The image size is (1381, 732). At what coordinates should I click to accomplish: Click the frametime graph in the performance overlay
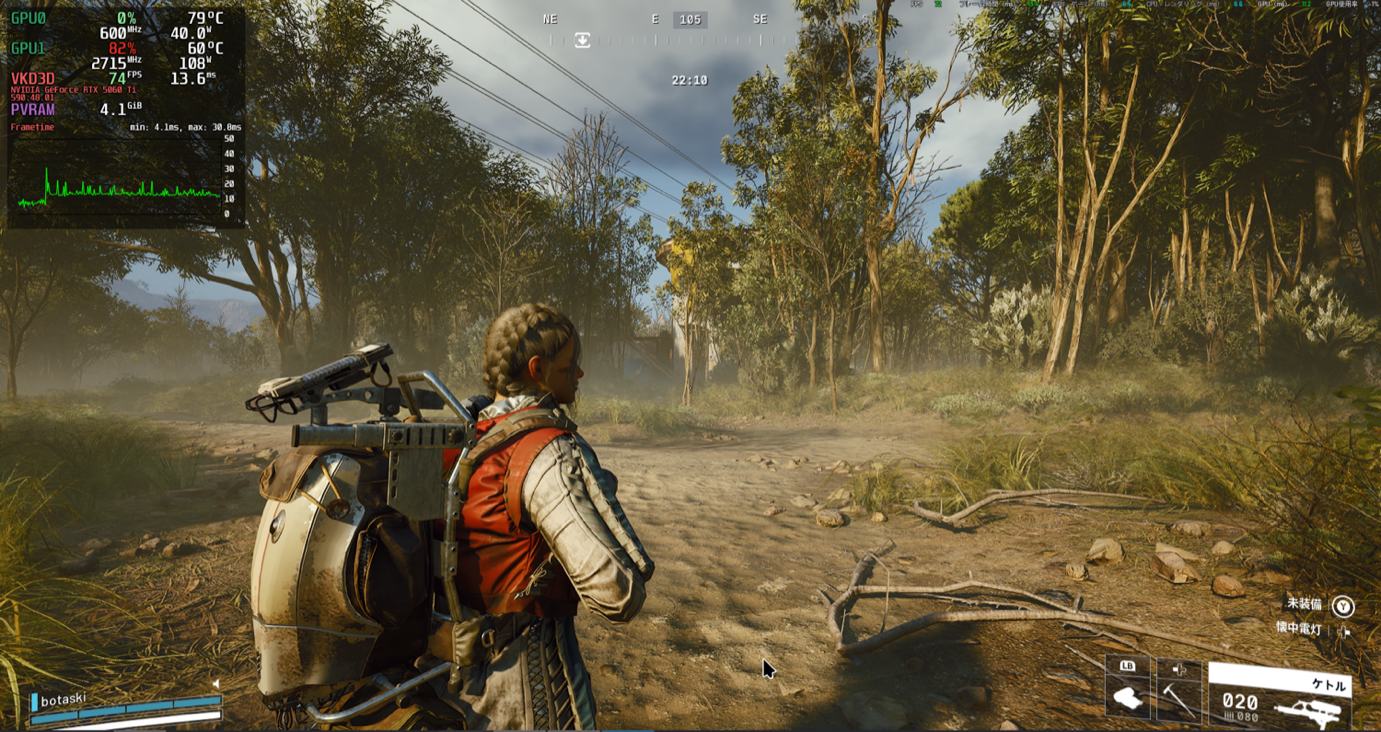pyautogui.click(x=118, y=177)
